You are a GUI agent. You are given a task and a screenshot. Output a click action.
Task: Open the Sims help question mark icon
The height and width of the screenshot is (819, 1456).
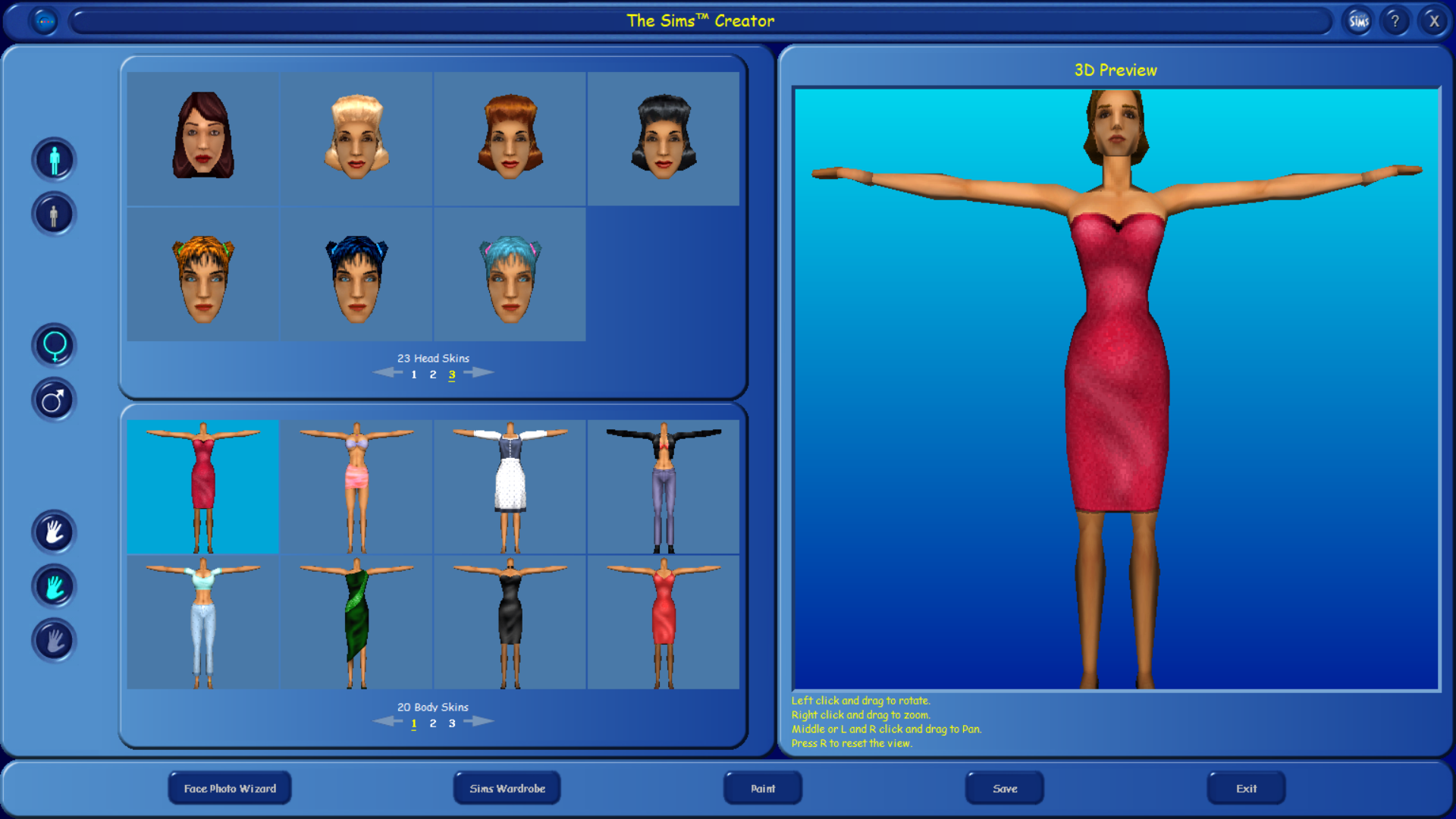click(1395, 20)
